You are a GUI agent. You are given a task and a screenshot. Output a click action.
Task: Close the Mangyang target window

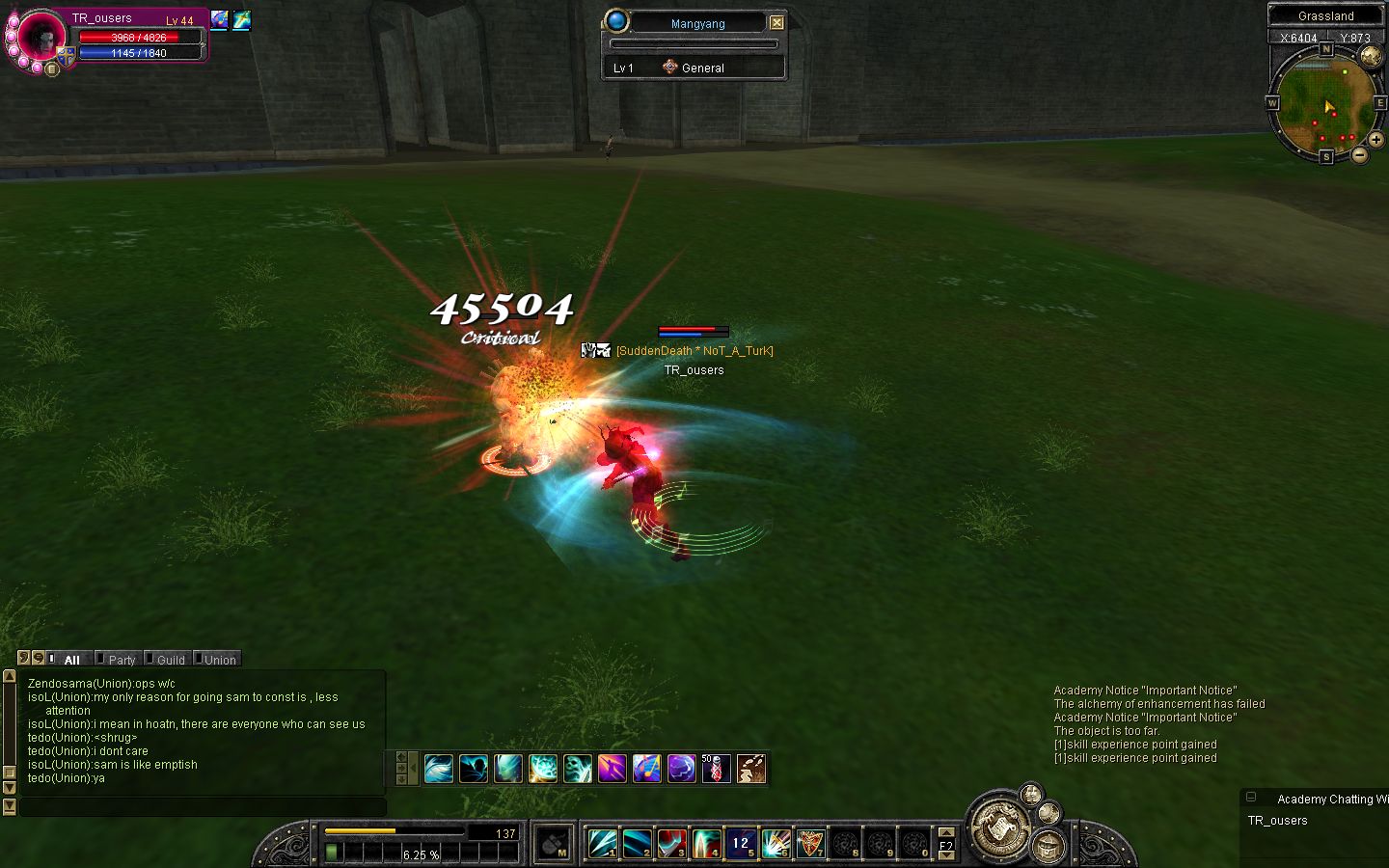(776, 22)
